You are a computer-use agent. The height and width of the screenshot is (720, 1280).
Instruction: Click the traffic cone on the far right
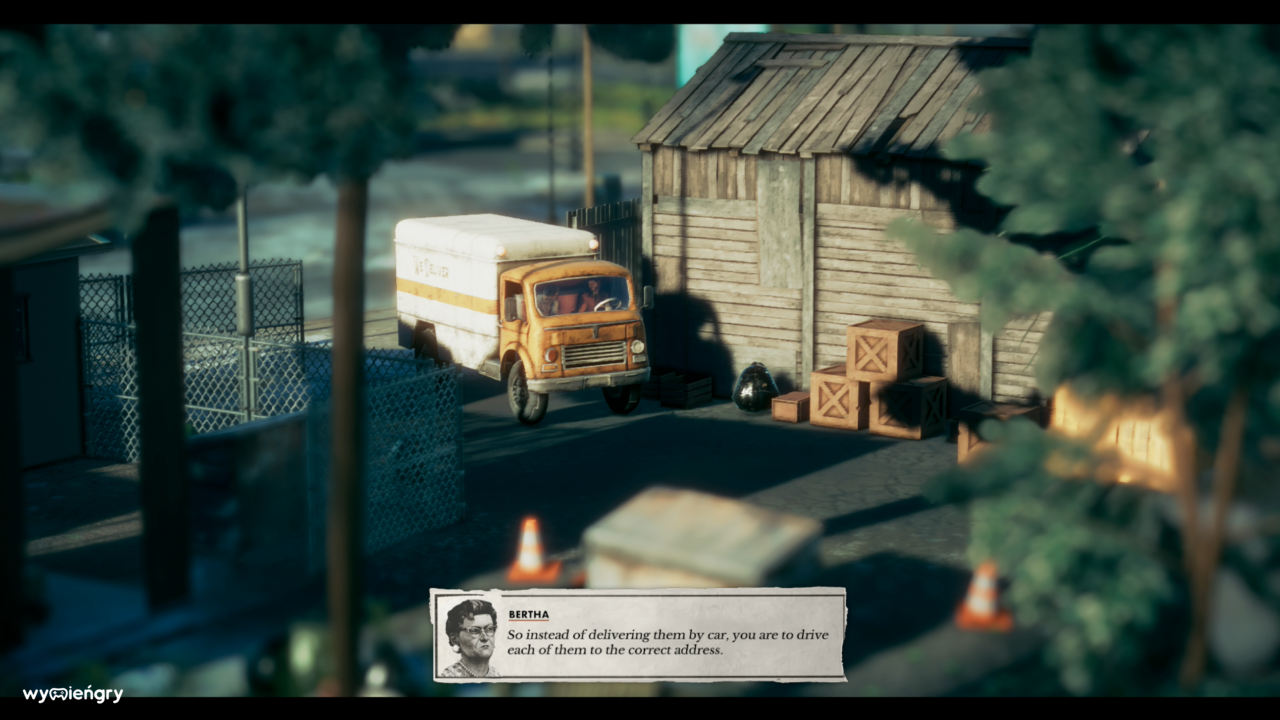coord(985,595)
